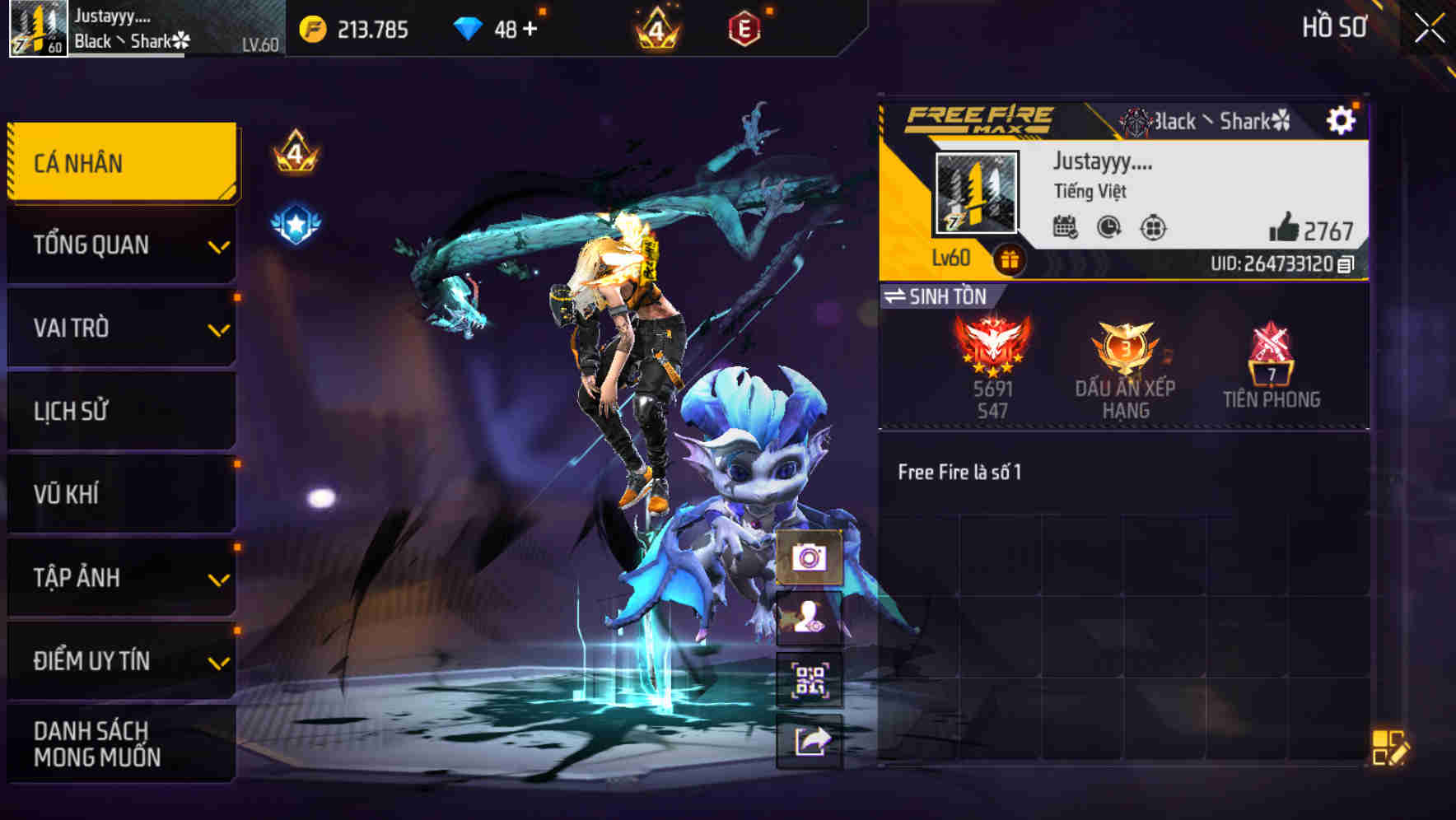1456x820 pixels.
Task: Open the add friend icon
Action: pyautogui.click(x=809, y=623)
